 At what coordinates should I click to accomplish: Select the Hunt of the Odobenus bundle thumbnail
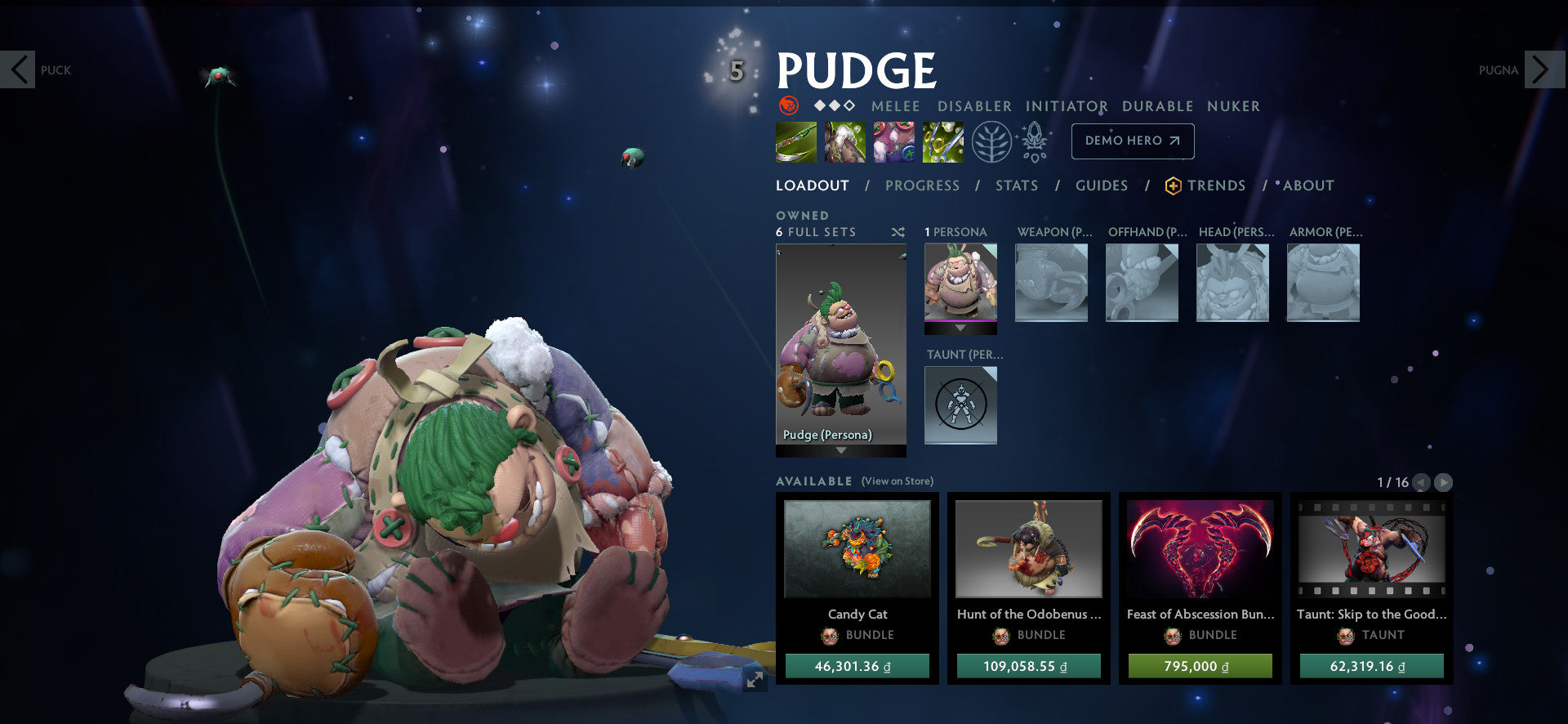1028,550
